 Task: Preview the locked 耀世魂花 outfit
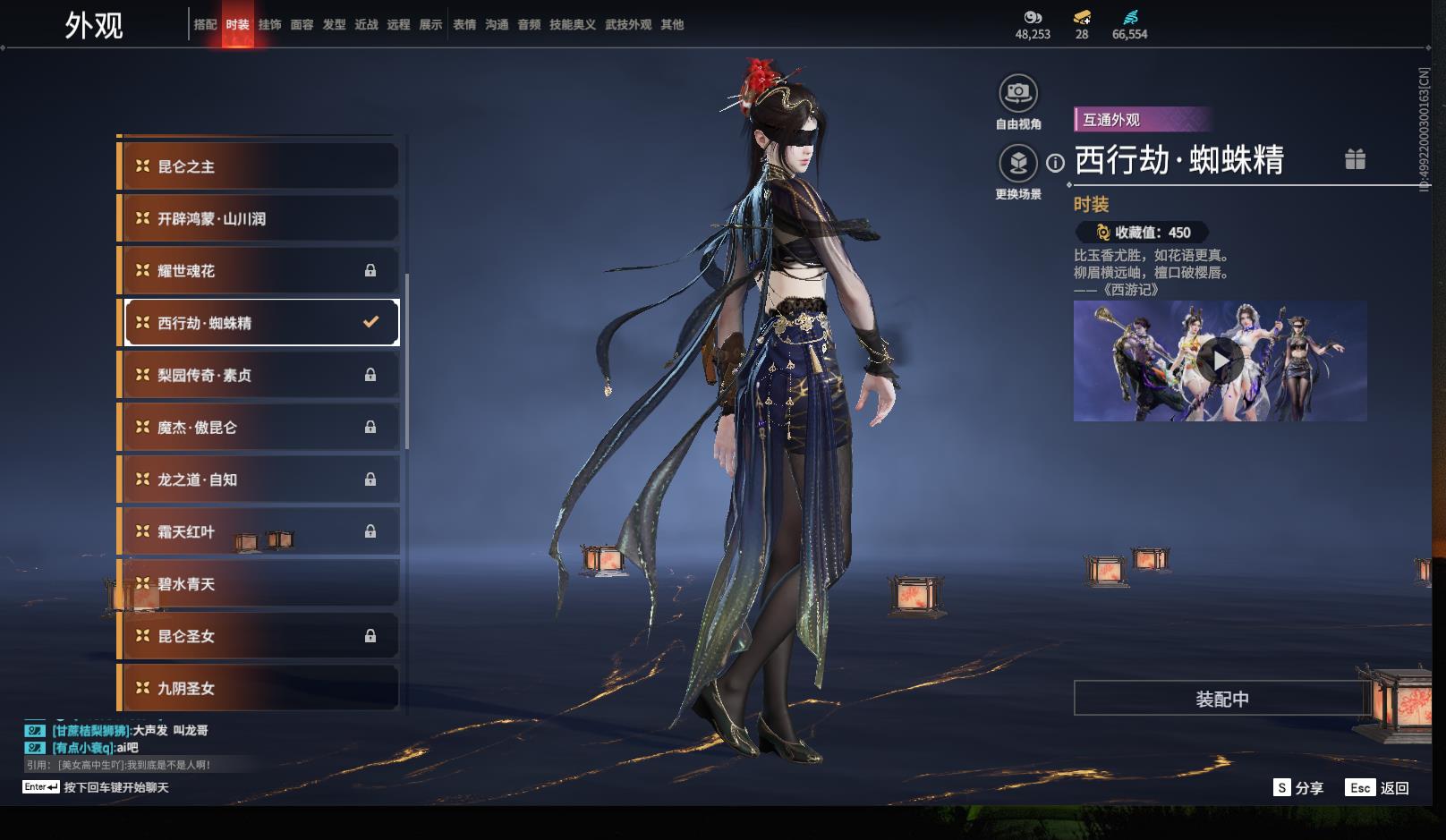click(259, 270)
